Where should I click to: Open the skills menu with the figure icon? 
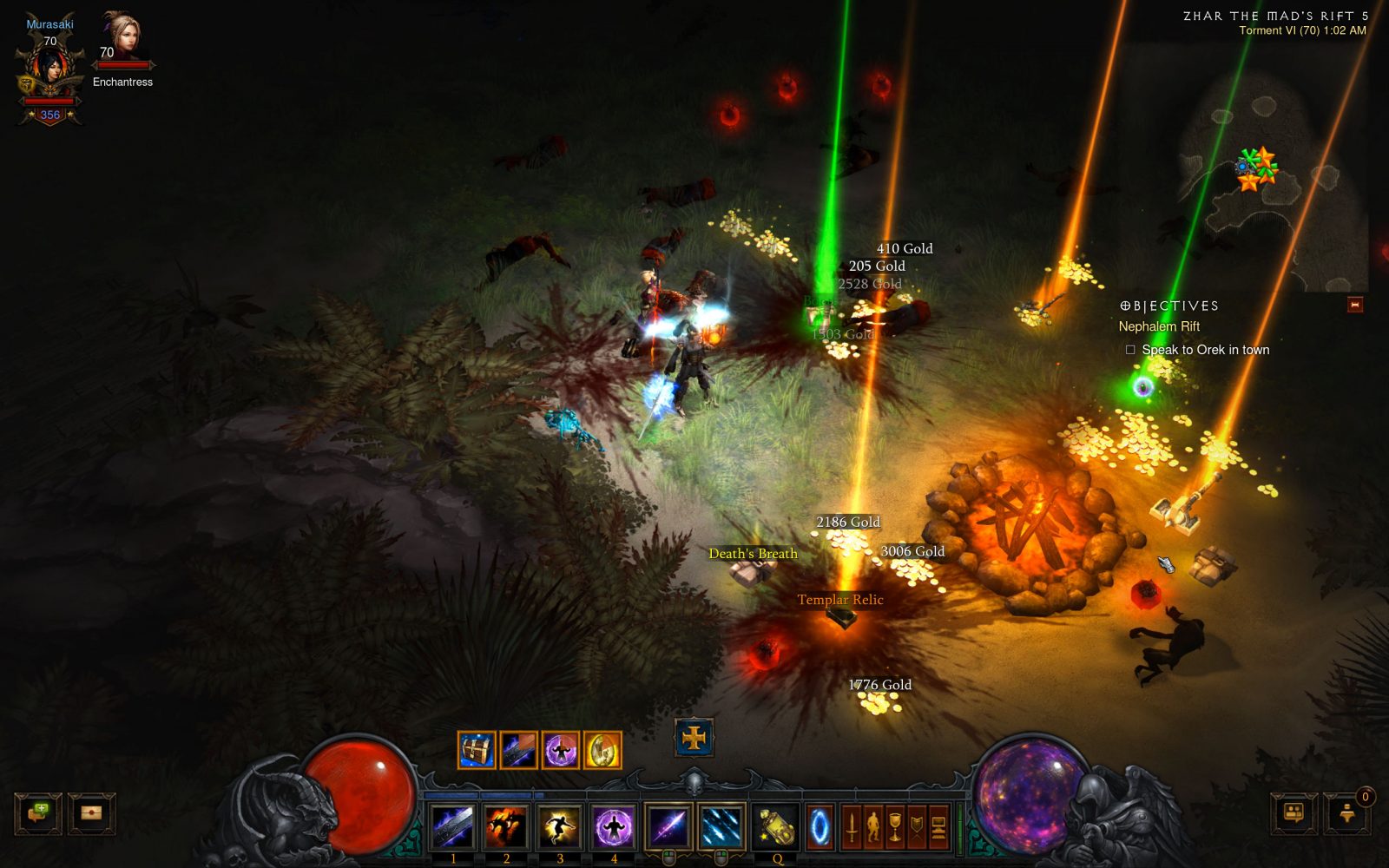[x=873, y=826]
